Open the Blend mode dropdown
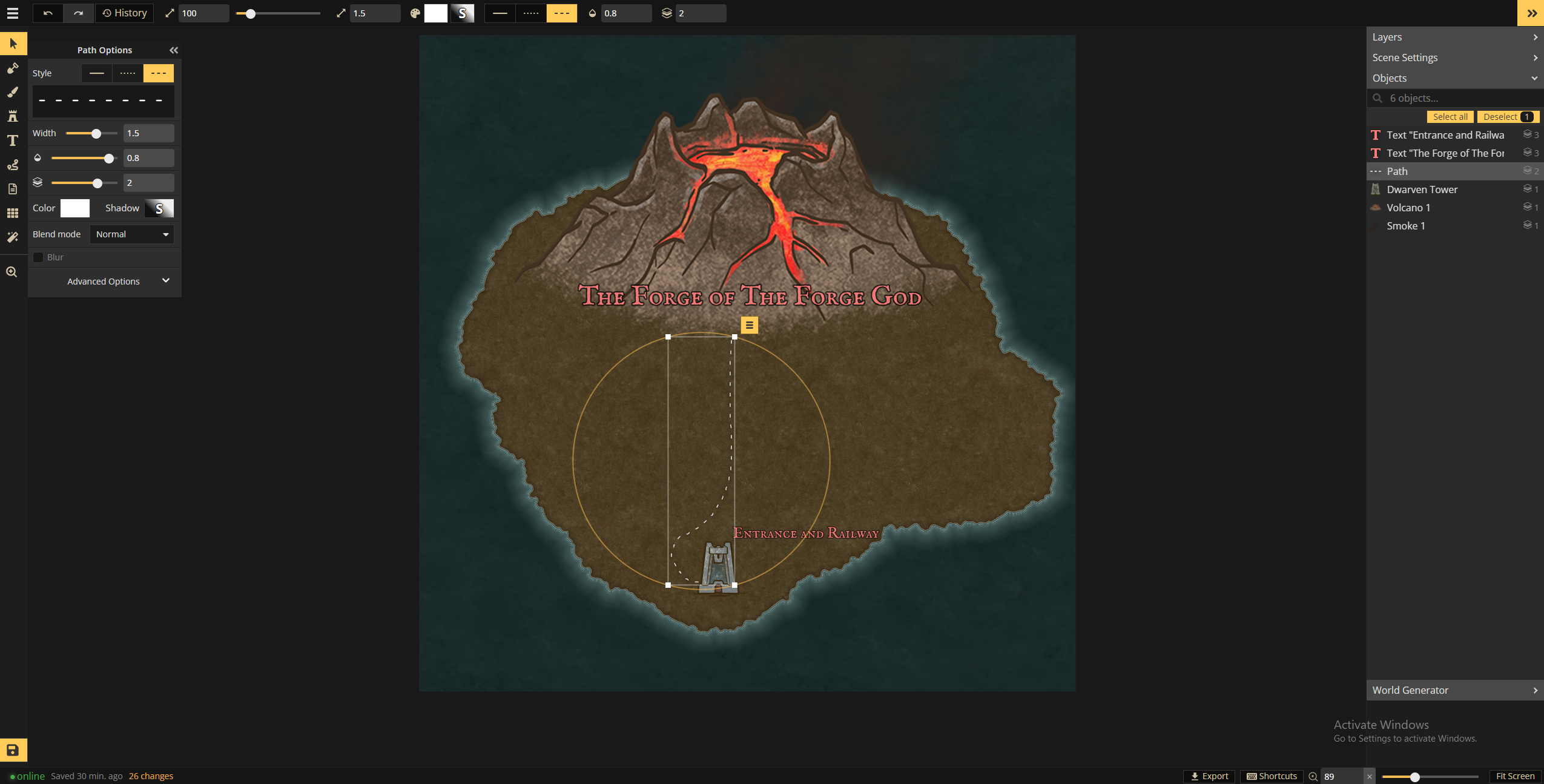Screen dimensions: 1544x784 [x=131, y=234]
